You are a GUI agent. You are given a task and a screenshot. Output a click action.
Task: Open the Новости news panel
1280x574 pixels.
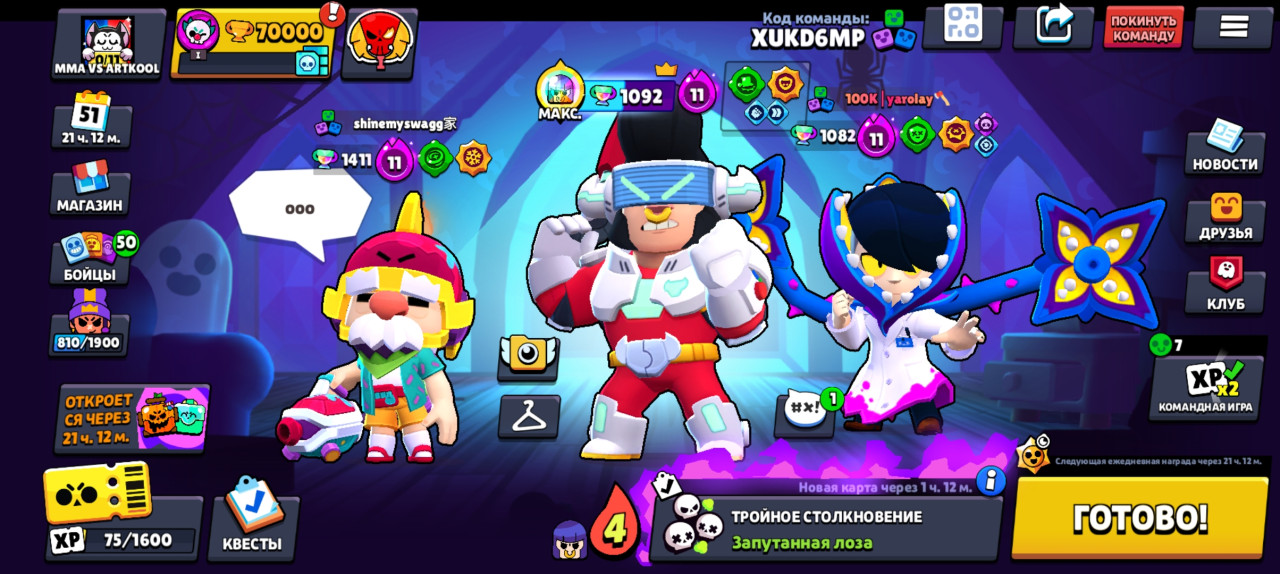pos(1224,148)
